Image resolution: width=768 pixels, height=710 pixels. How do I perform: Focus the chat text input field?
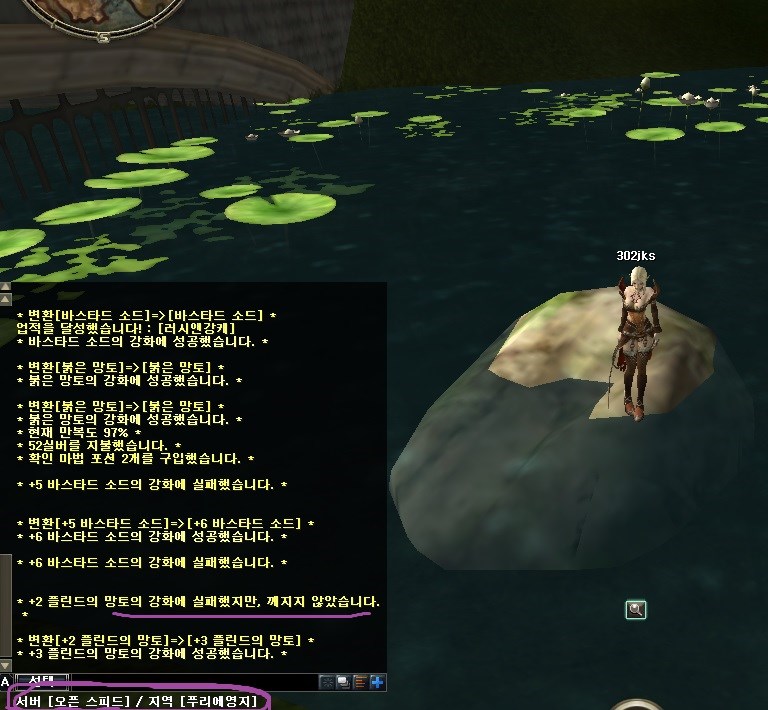(x=190, y=682)
